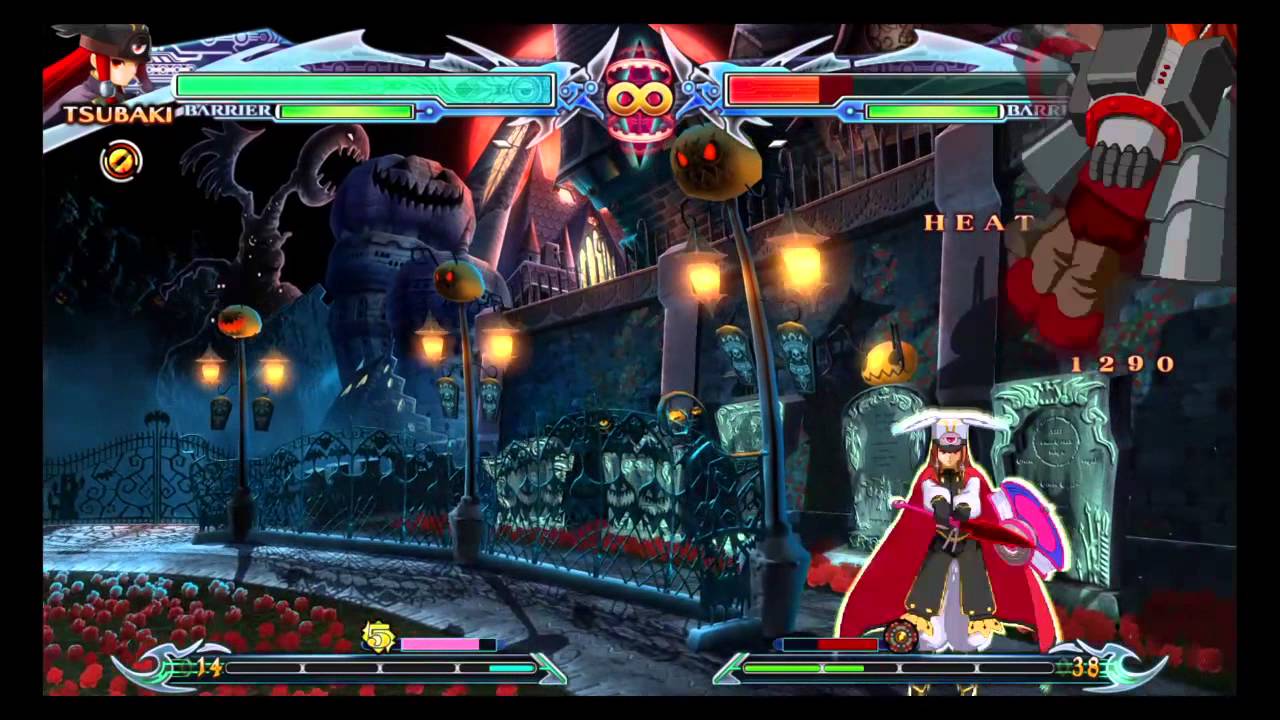
Task: Select the round gear emblem above the right heat gauge
Action: coord(901,635)
